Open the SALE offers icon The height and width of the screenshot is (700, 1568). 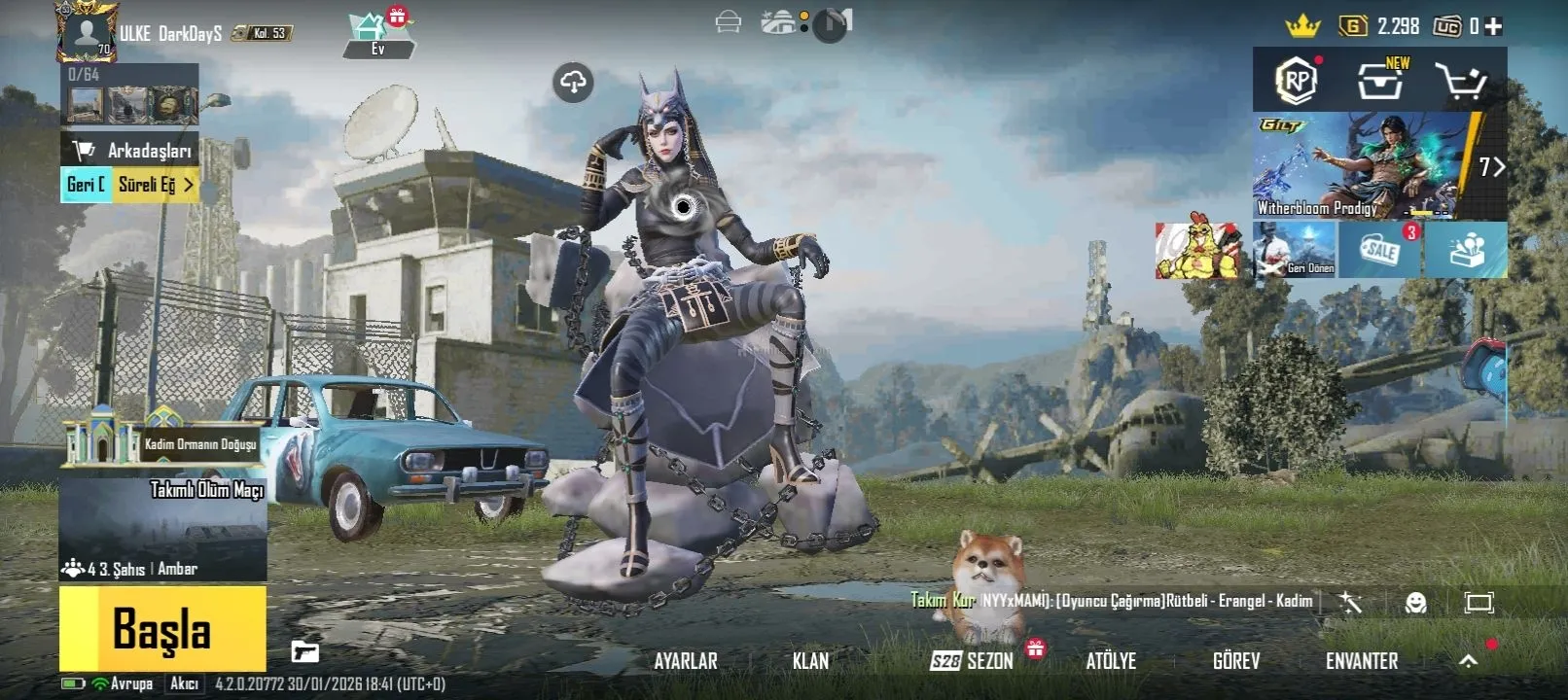click(x=1380, y=250)
